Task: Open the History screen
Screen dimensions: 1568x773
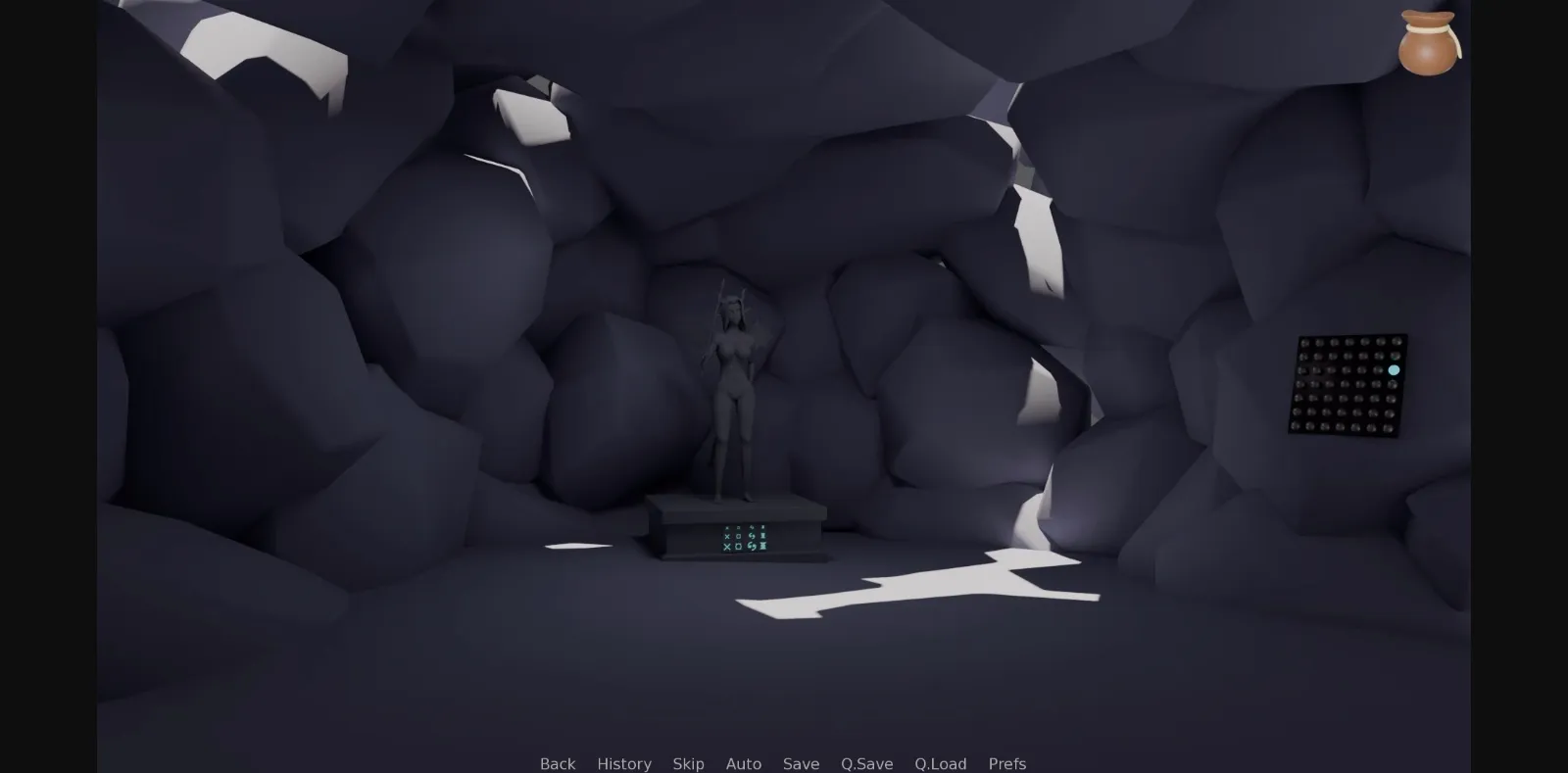Action: [624, 763]
